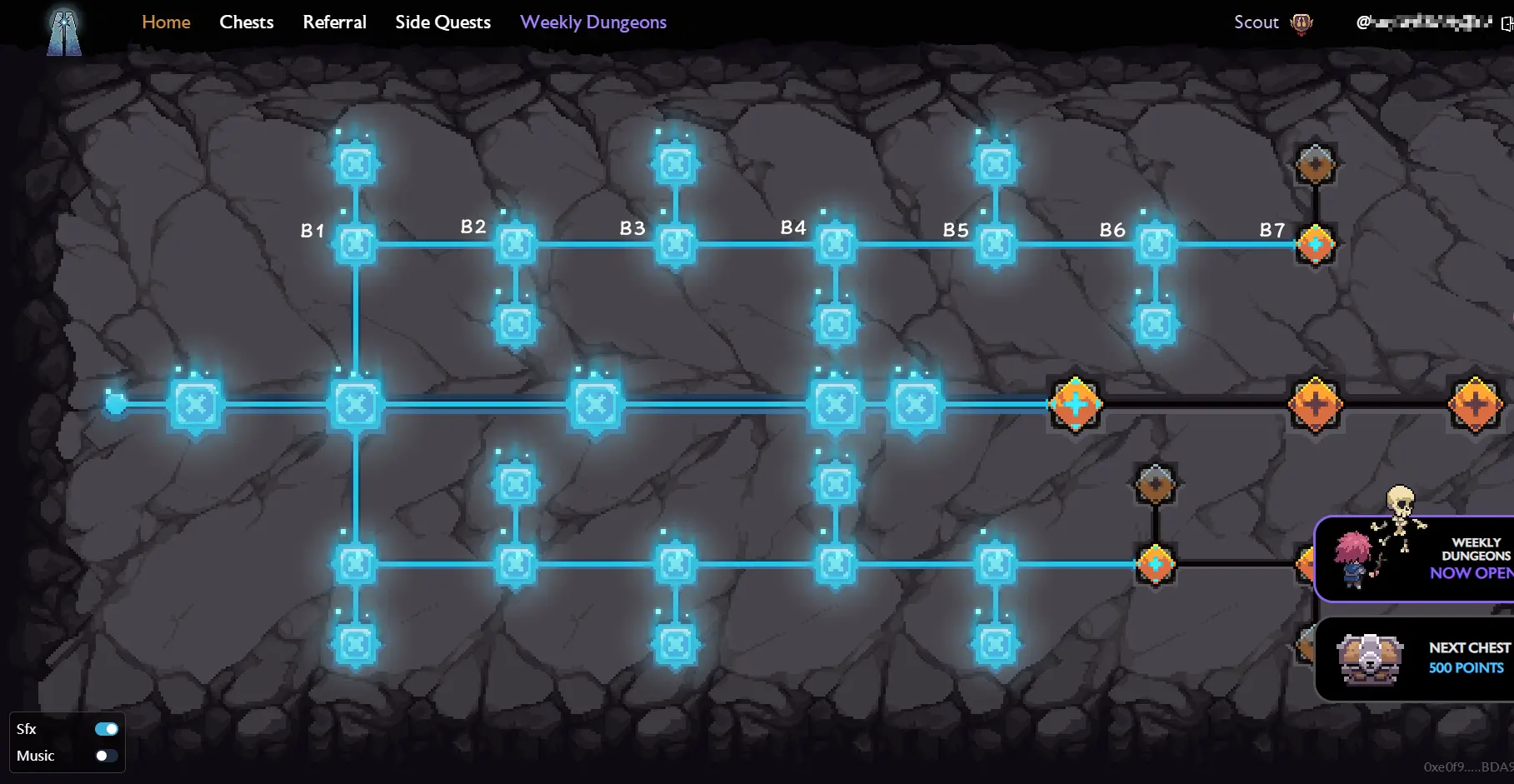Navigate to Side Quests
Screen dimensions: 1514x784
442,22
